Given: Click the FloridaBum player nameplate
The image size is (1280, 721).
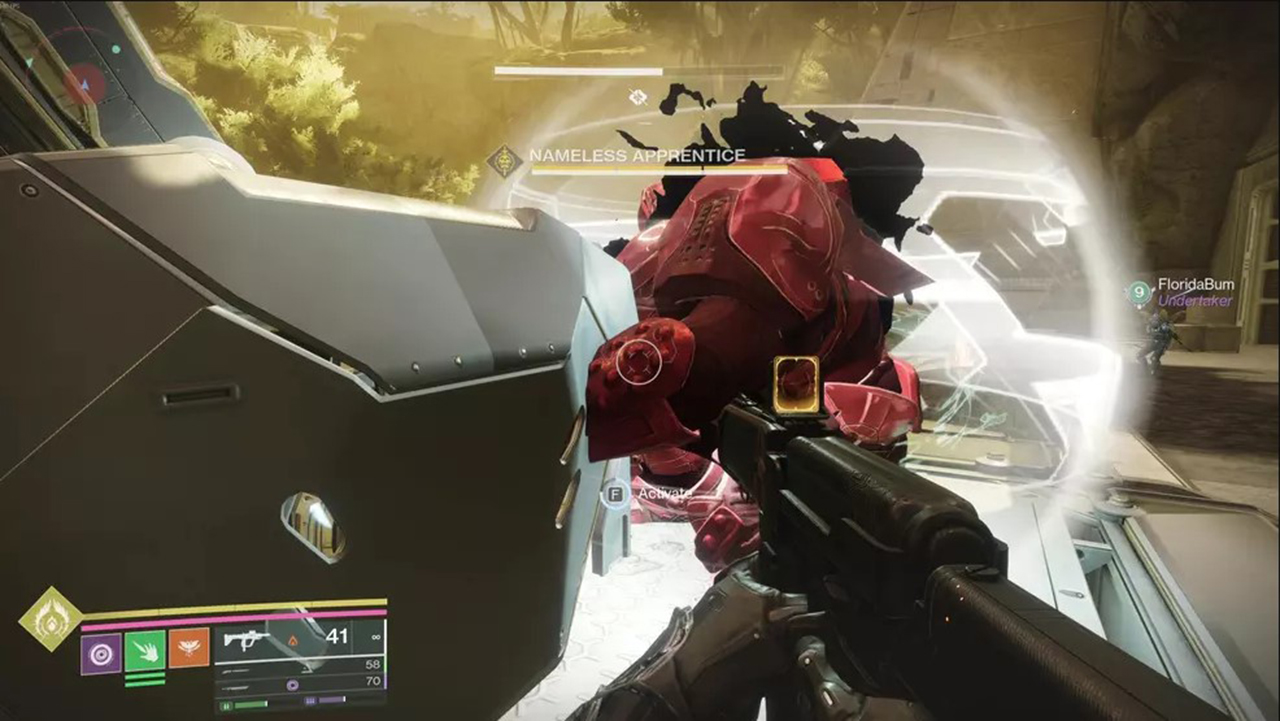Looking at the screenshot, I should pos(1194,285).
